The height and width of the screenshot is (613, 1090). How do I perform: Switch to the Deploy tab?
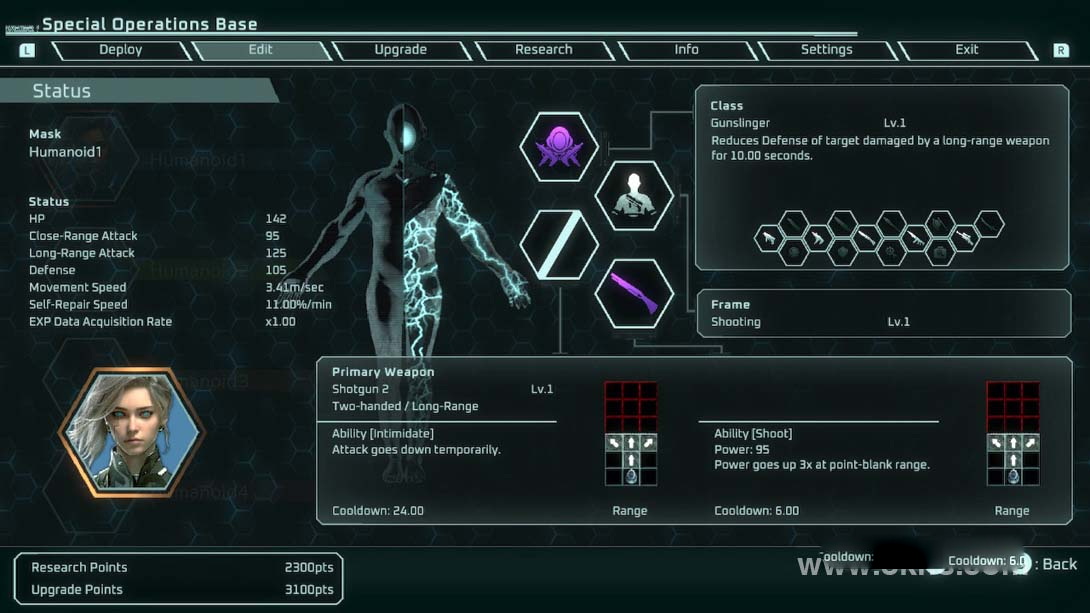(x=120, y=50)
